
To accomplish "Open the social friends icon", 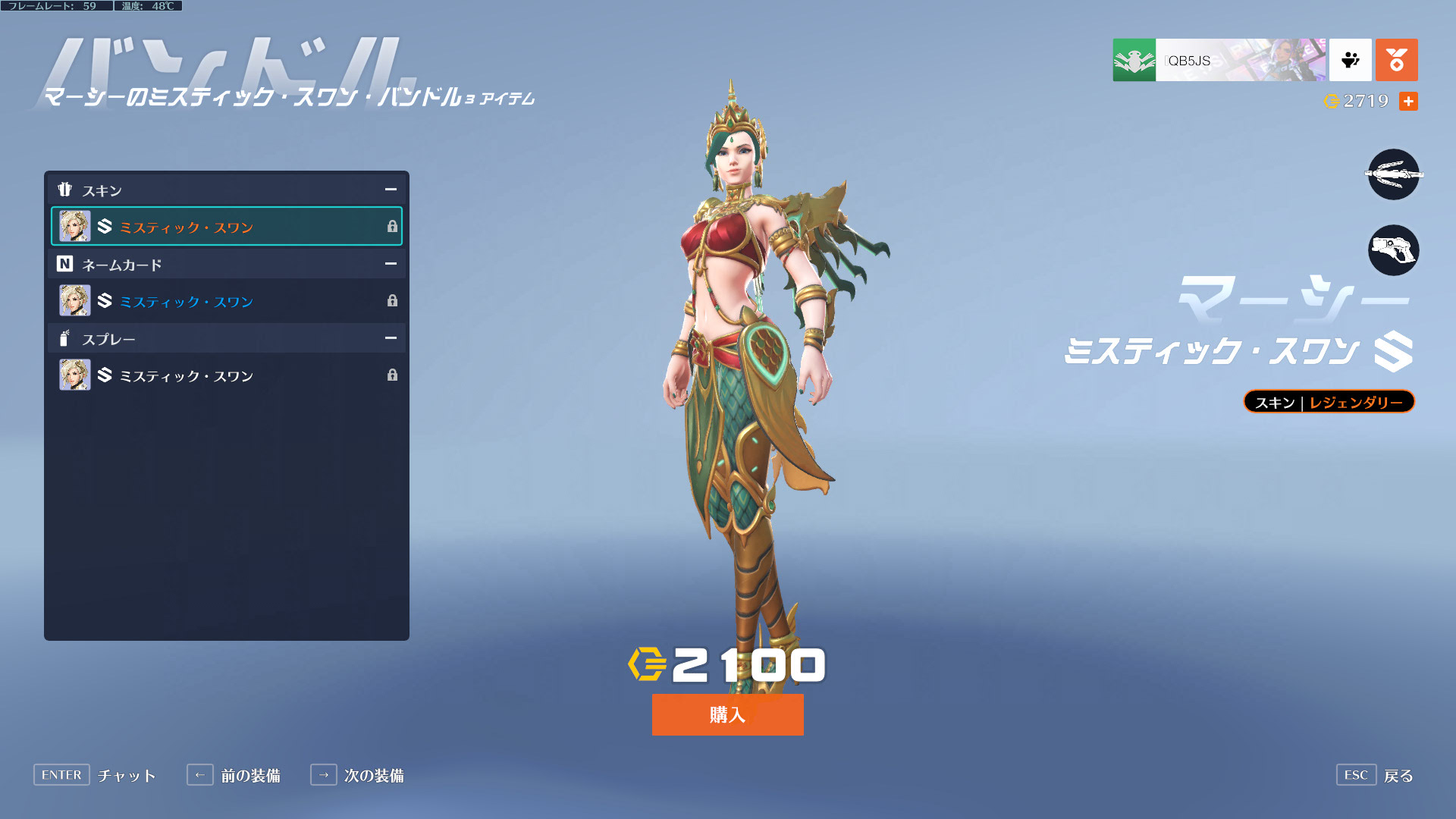I will pyautogui.click(x=1350, y=60).
